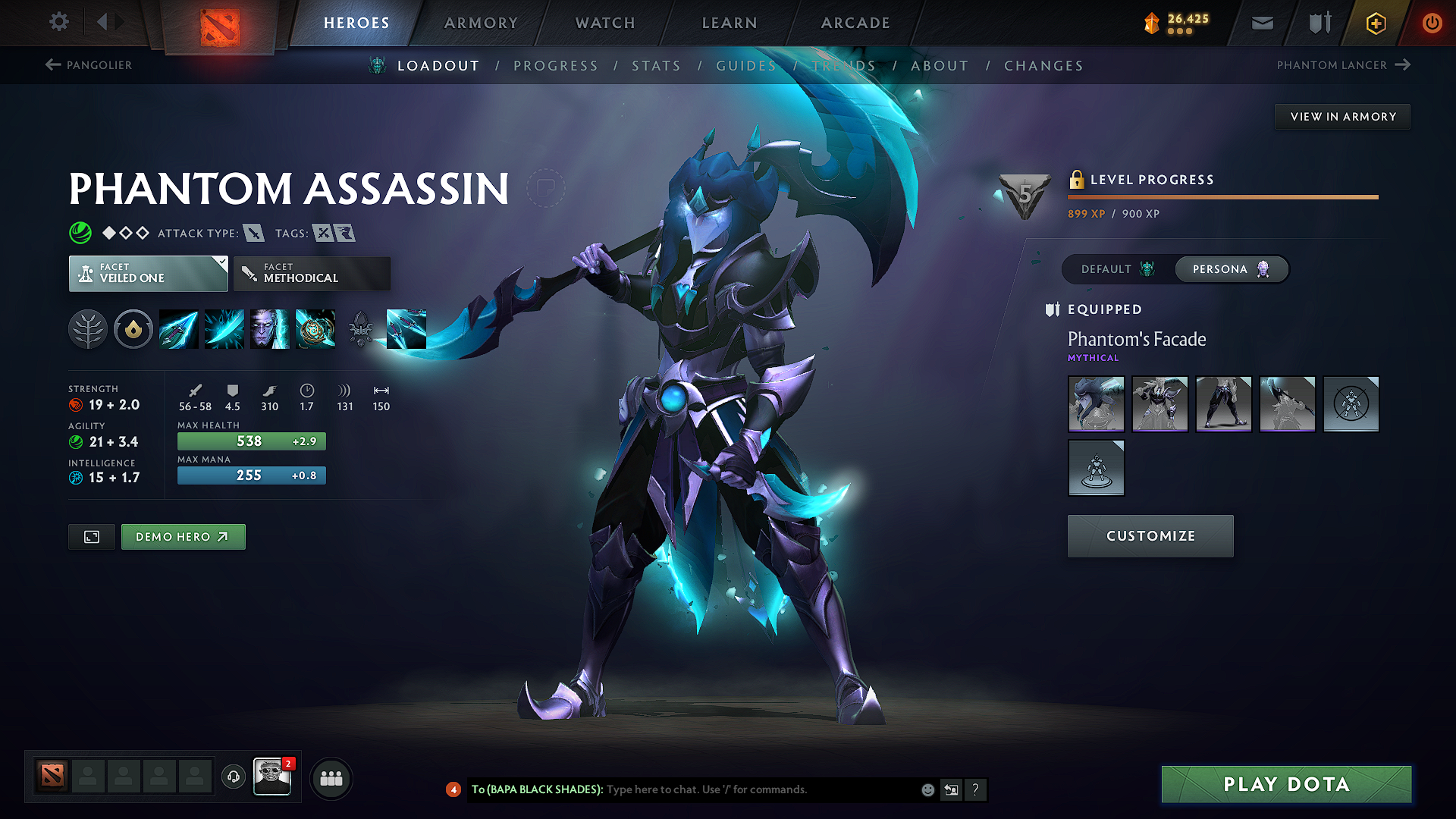1456x819 pixels.
Task: Click the power/disconnect icon top right
Action: [x=1432, y=23]
